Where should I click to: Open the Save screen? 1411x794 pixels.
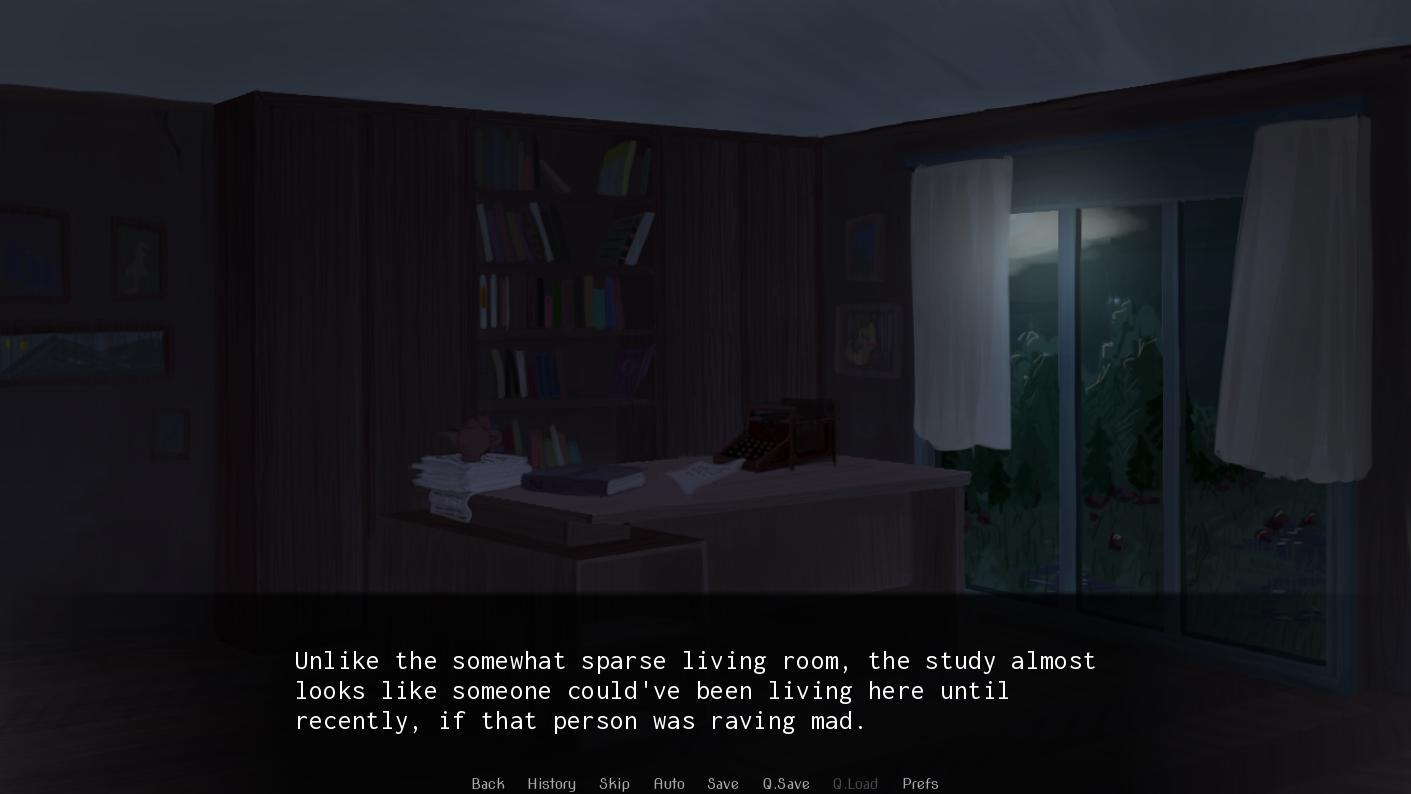click(722, 784)
